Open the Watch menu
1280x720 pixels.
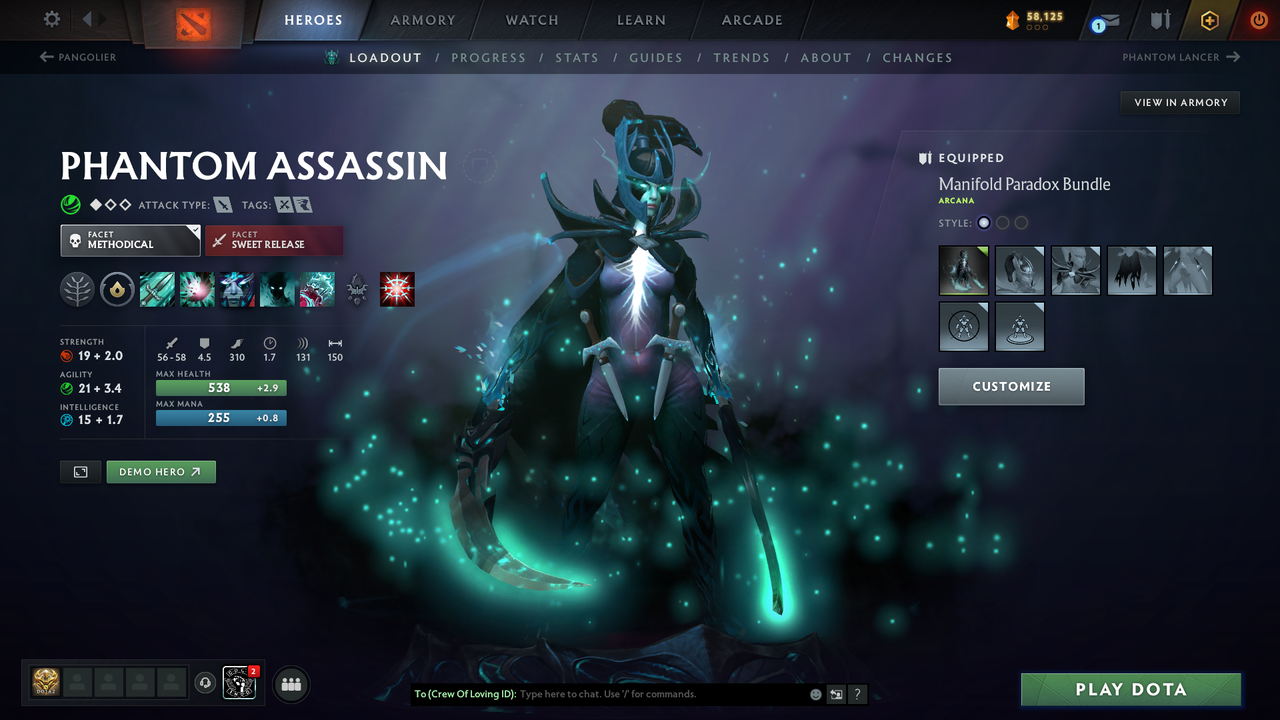click(x=531, y=20)
